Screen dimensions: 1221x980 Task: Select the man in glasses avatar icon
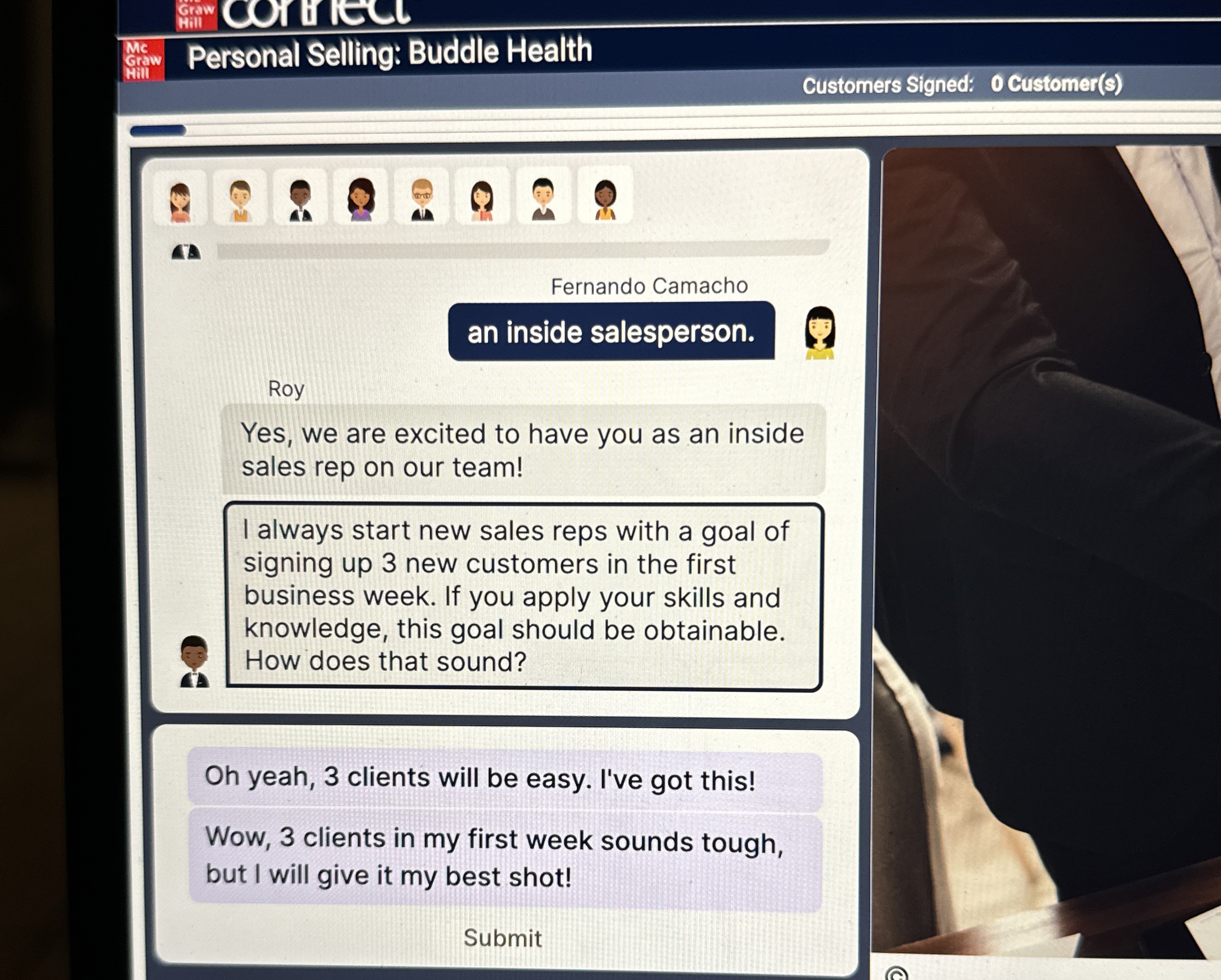(423, 201)
